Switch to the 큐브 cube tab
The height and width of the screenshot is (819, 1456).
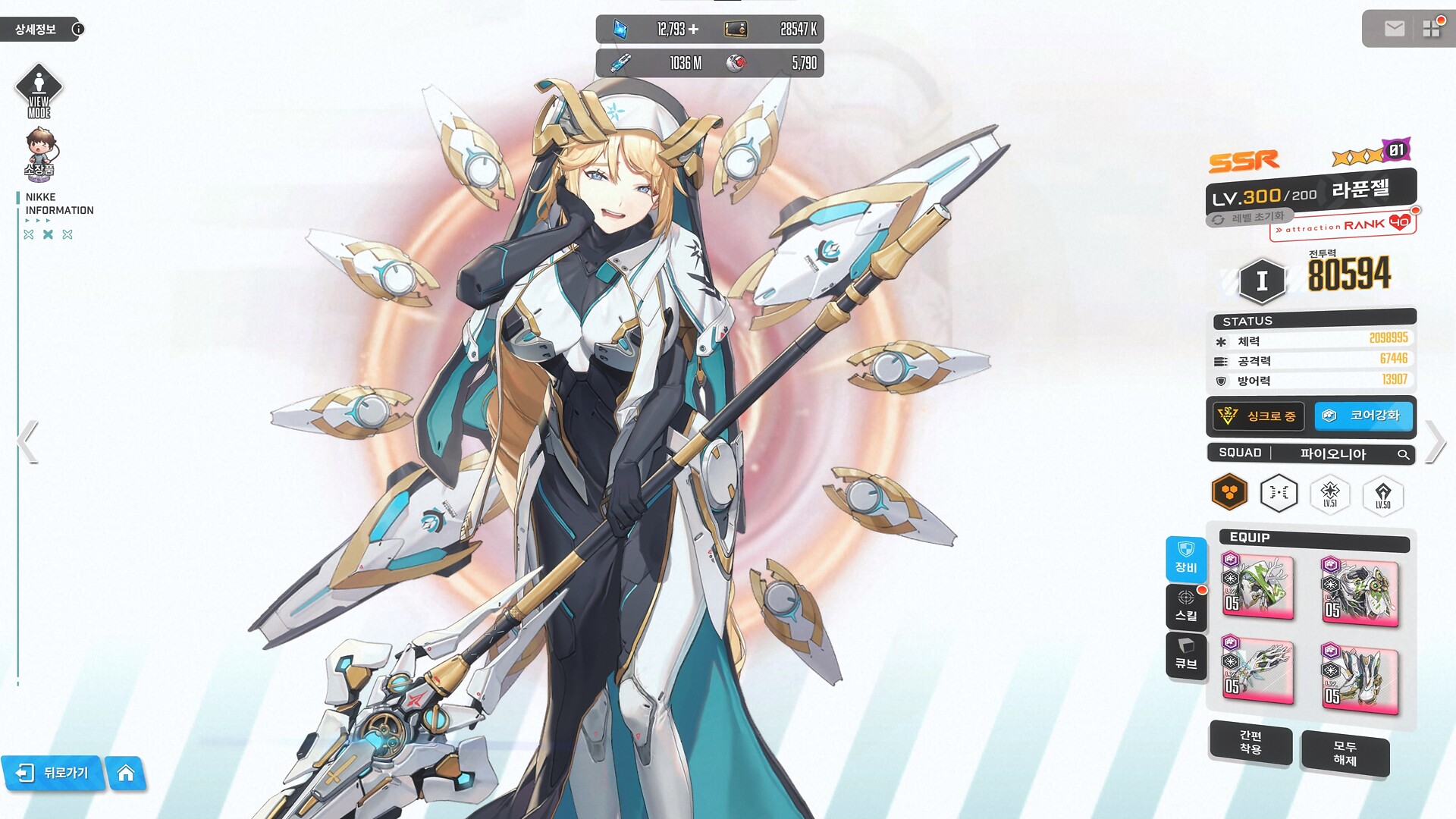click(1186, 654)
